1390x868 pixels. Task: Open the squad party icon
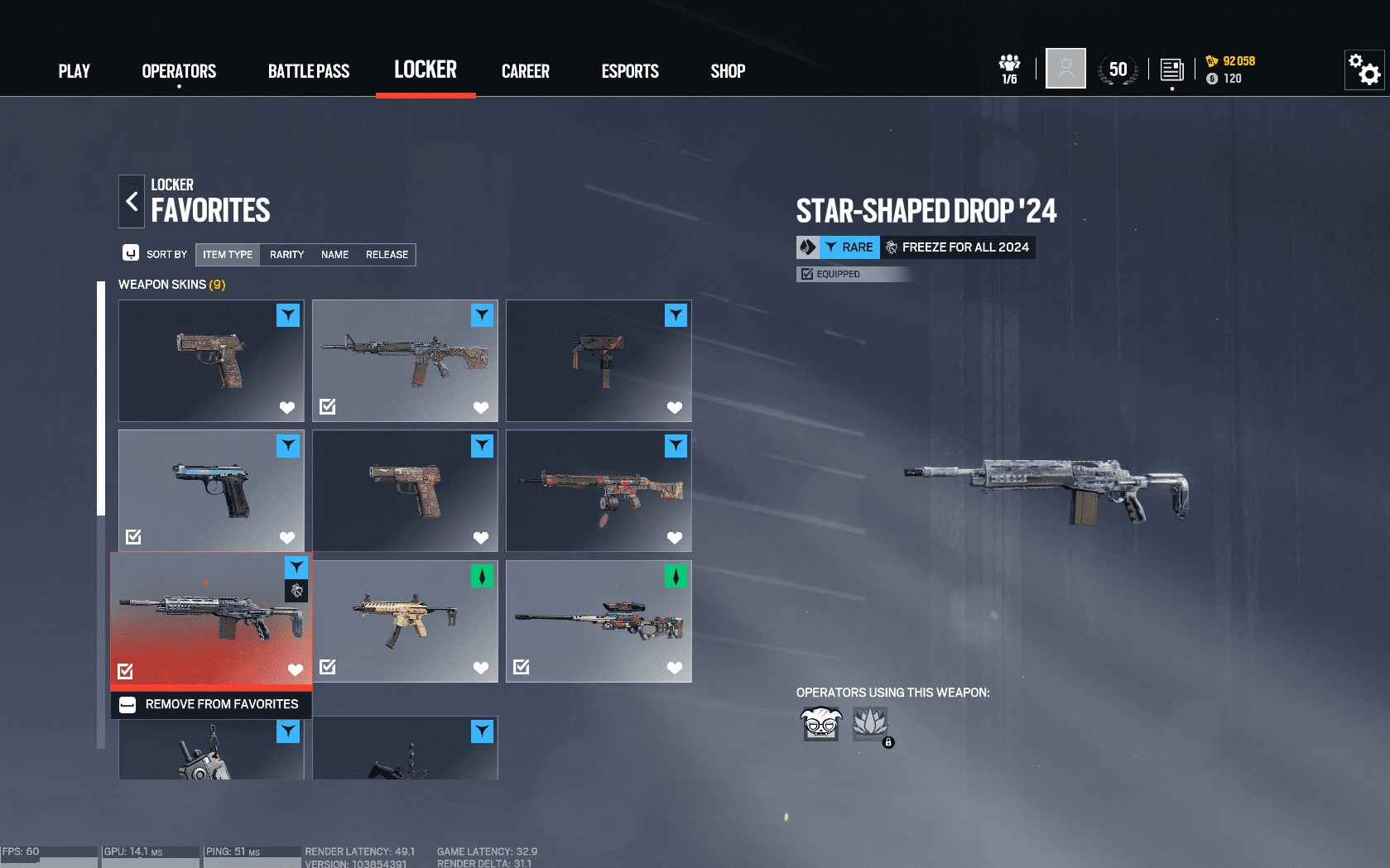(x=1009, y=70)
